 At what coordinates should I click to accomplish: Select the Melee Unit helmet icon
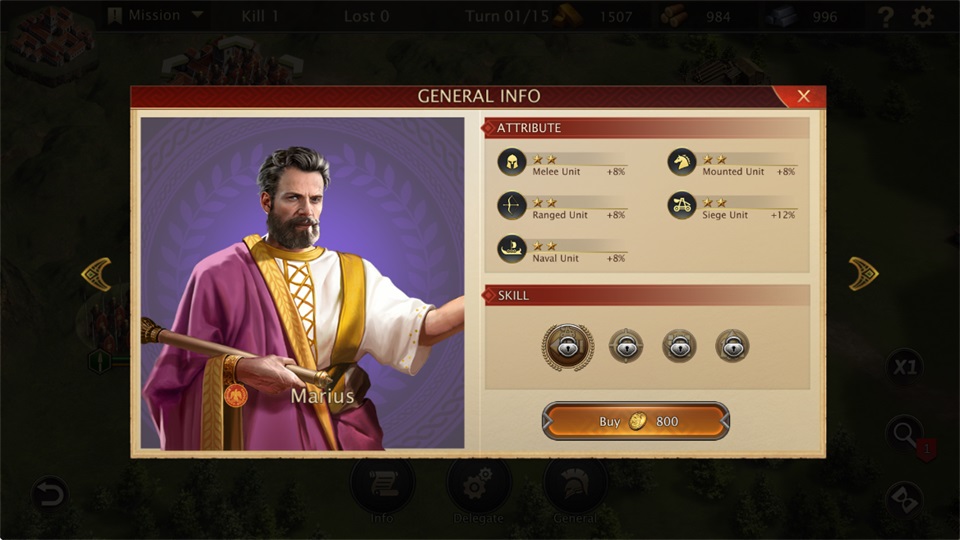pyautogui.click(x=512, y=162)
